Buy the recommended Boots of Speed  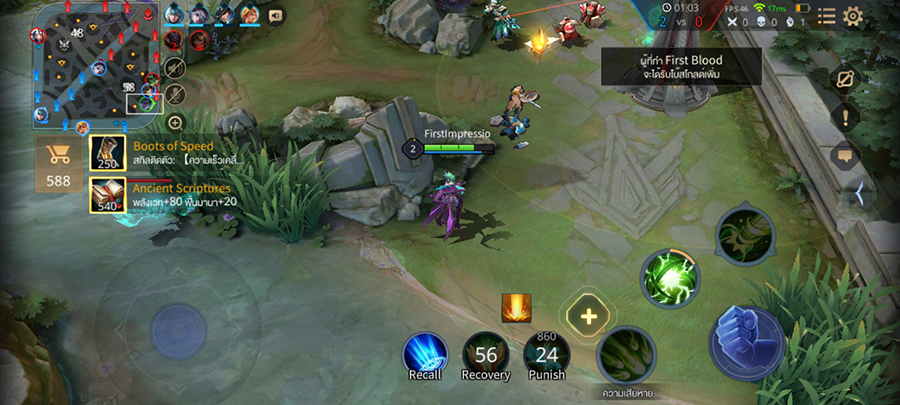(x=108, y=153)
